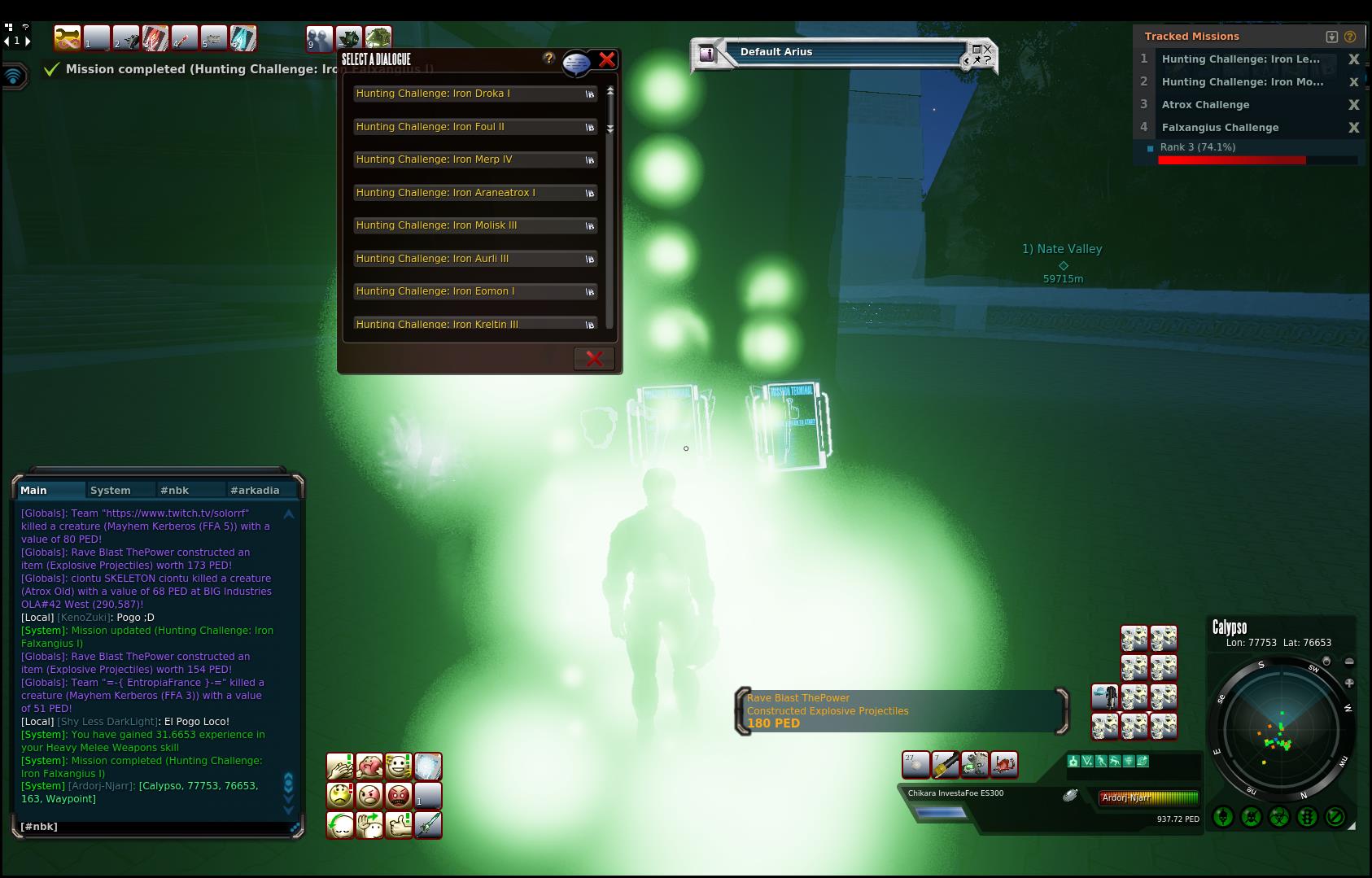Remove Atrox Challenge from tracked missions
This screenshot has width=1372, height=878.
click(1353, 105)
